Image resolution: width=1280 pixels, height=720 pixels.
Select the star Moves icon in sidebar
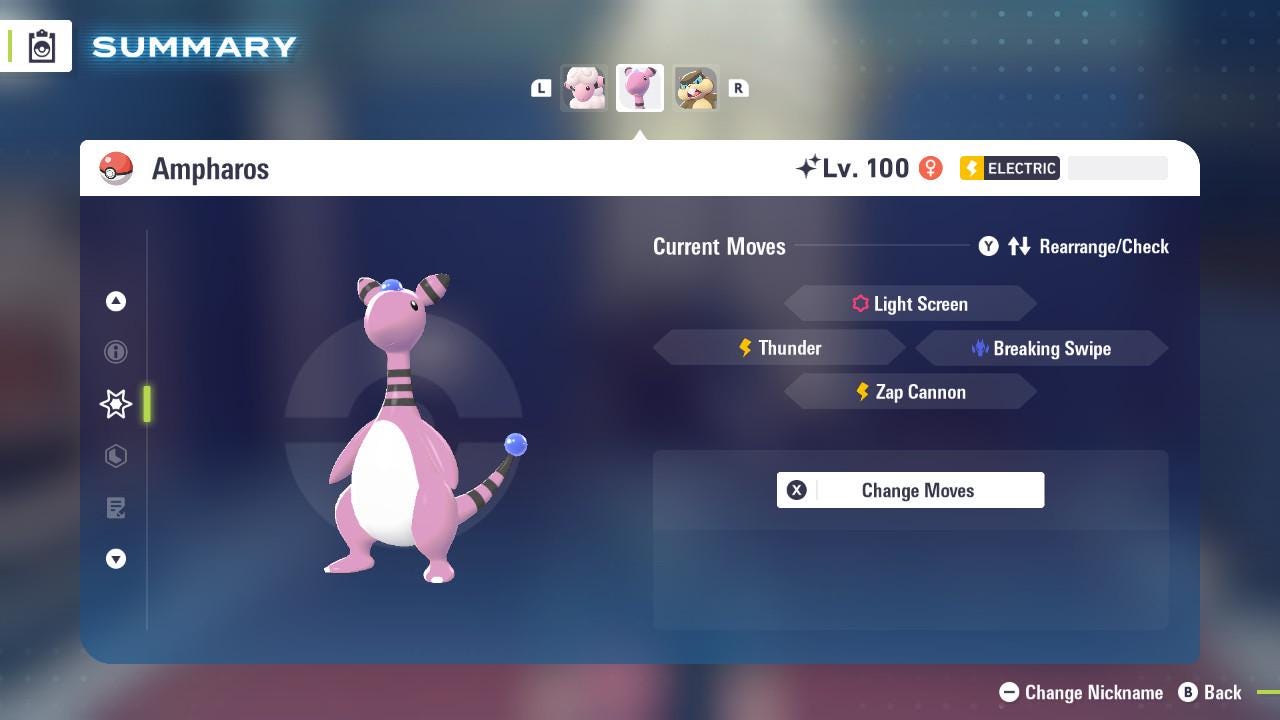coord(116,404)
